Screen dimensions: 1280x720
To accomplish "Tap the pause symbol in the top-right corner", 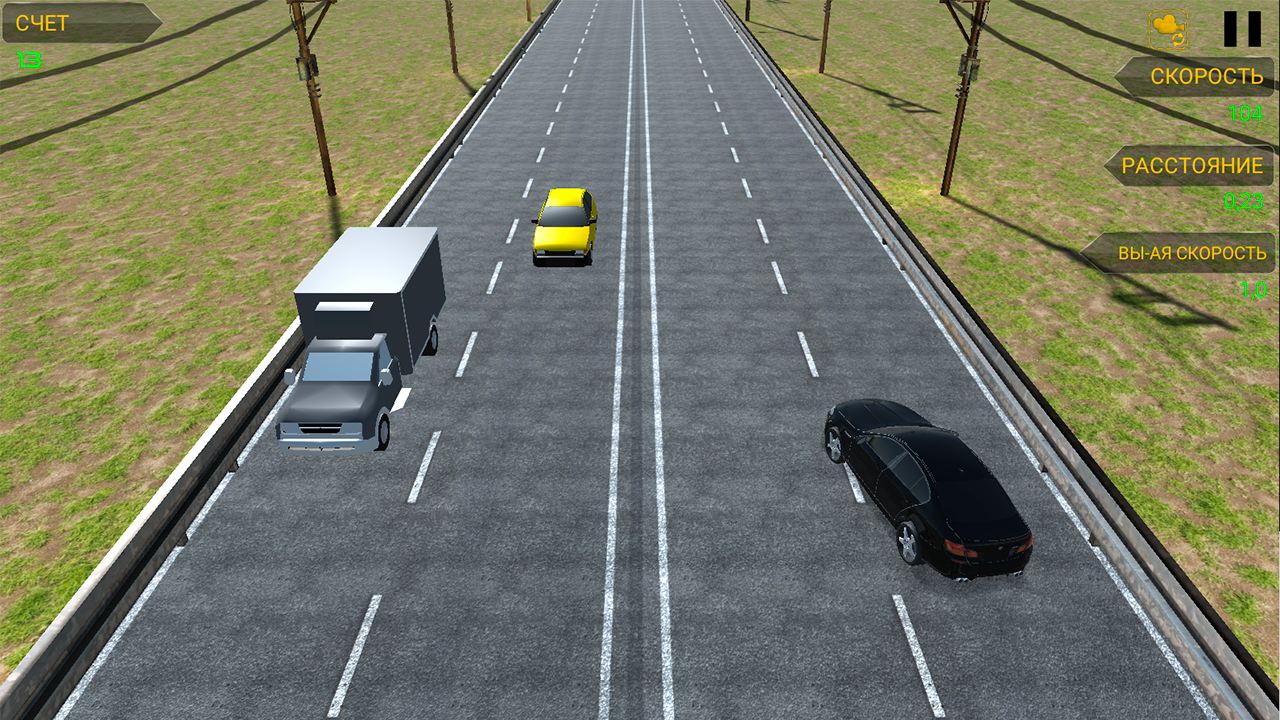I will 1242,28.
